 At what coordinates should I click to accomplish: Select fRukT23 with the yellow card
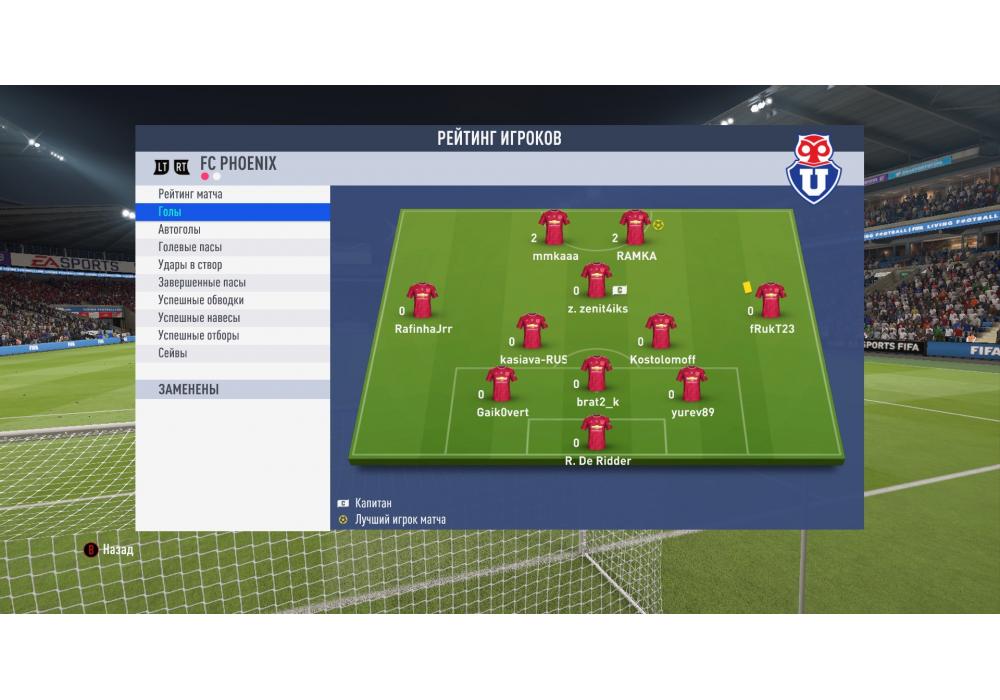[771, 301]
